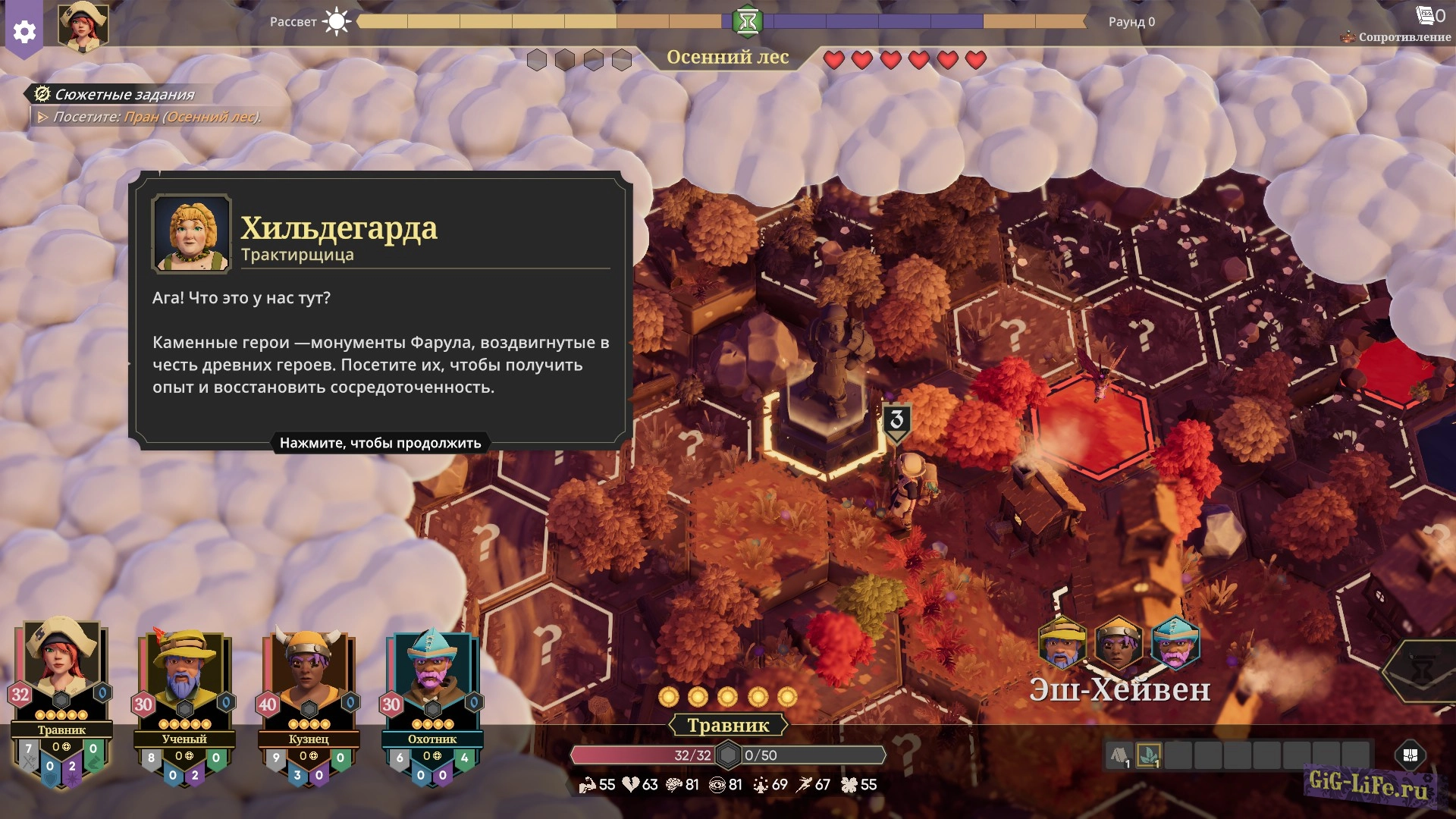Screen dimensions: 1456x819
Task: Select the Травник character card
Action: 61,682
